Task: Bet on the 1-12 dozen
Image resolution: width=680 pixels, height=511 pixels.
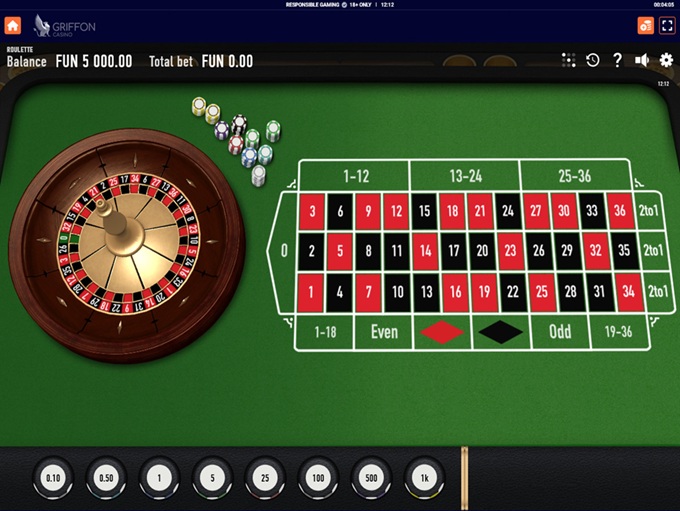Action: (x=357, y=176)
